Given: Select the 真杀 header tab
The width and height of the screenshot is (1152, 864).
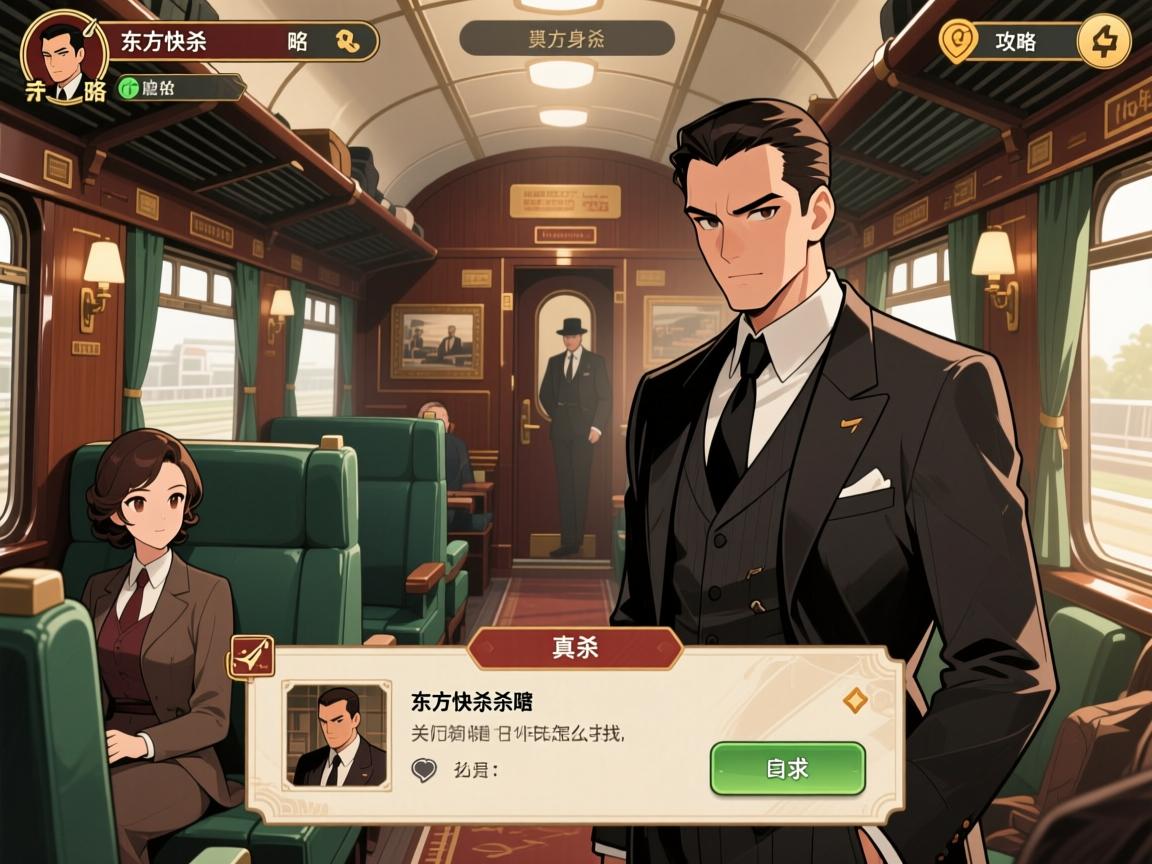Looking at the screenshot, I should (x=575, y=648).
